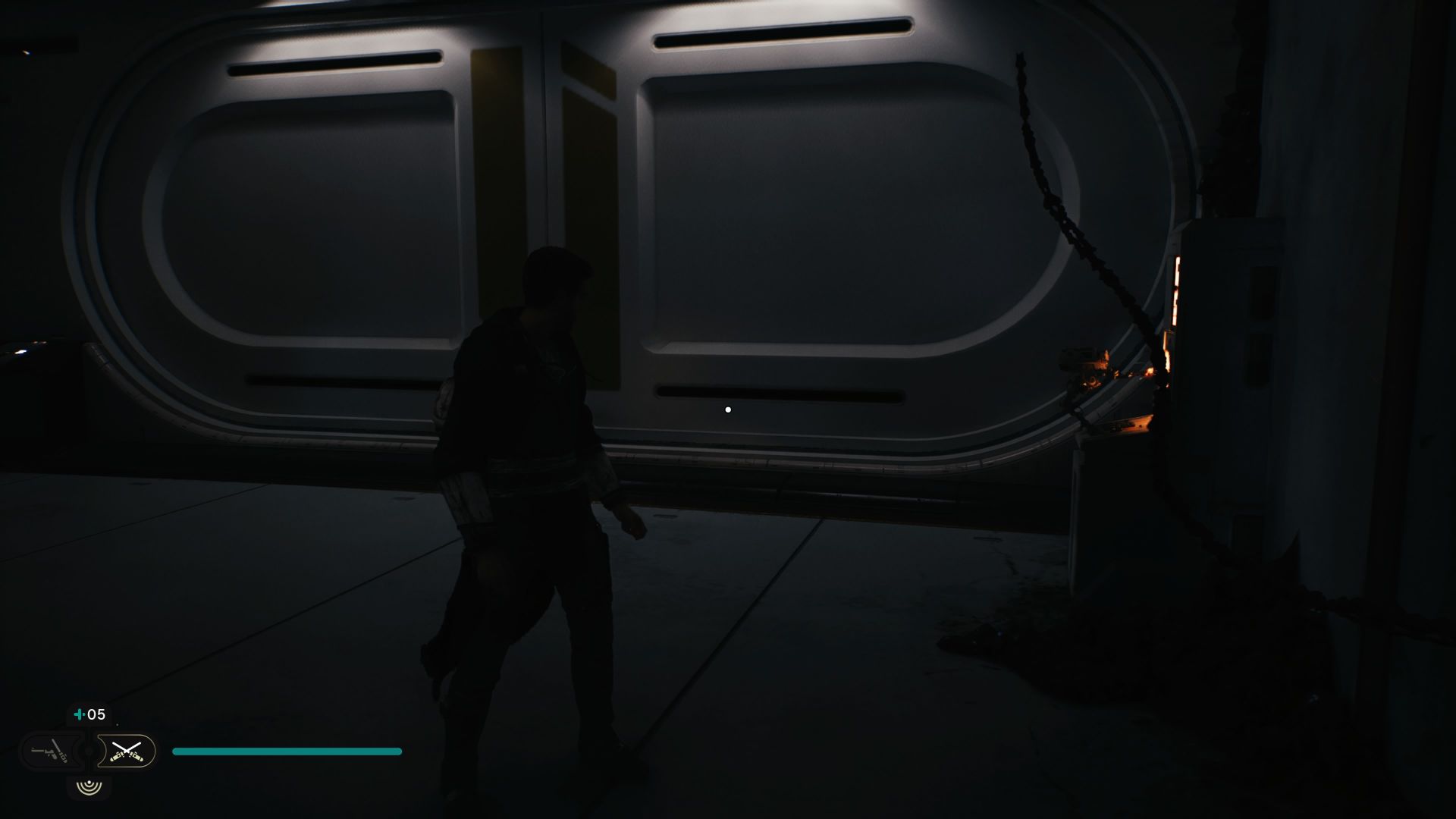Click the white aiming reticle dot
Screen dimensions: 1456x819
click(729, 409)
